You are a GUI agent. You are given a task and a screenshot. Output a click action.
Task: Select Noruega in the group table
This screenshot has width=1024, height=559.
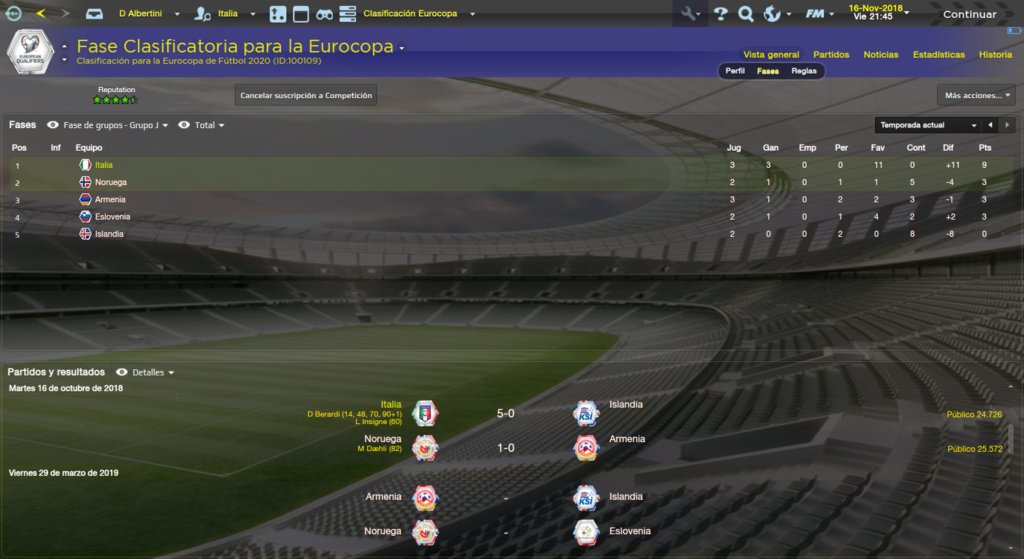(110, 183)
